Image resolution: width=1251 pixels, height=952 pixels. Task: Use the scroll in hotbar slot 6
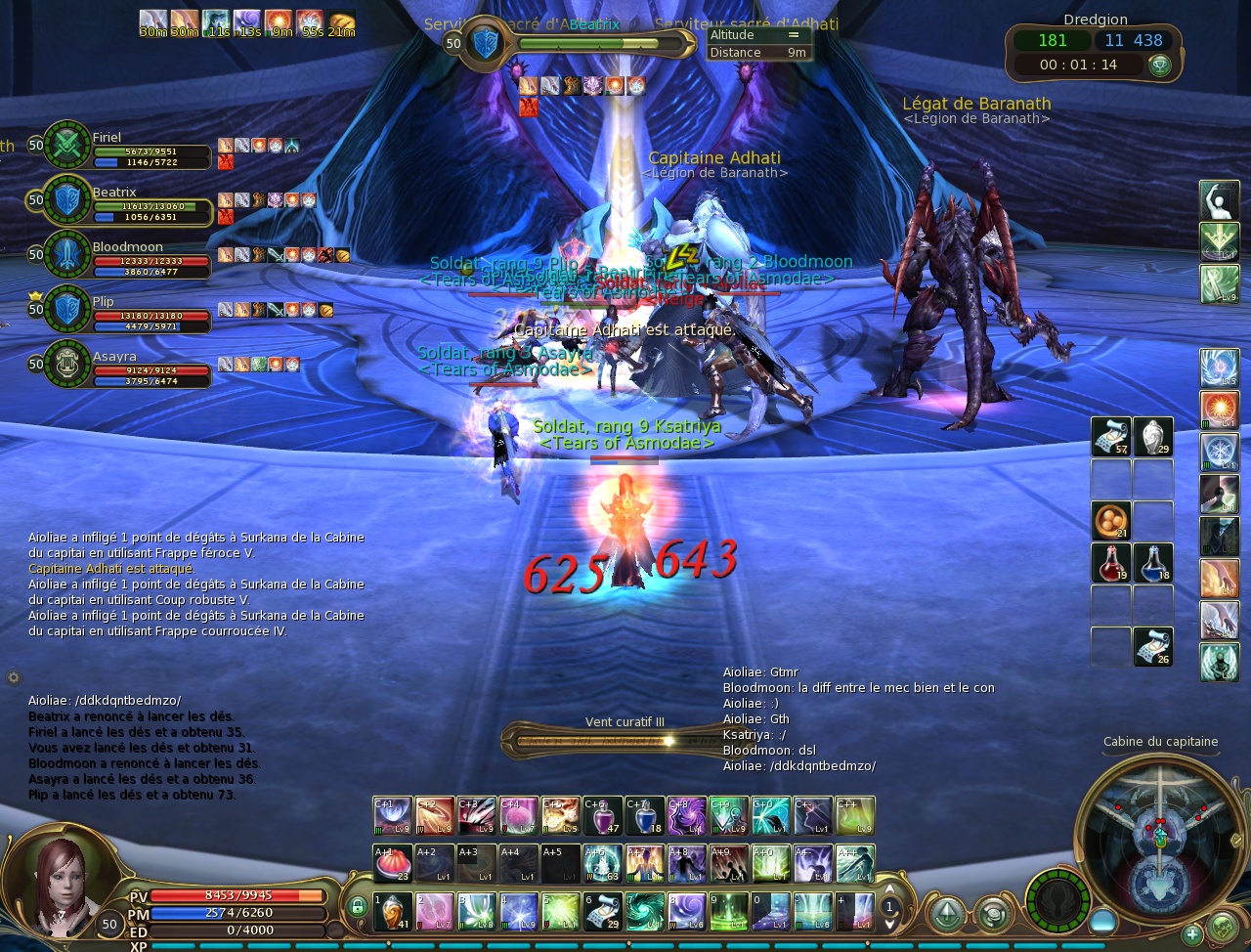602,911
